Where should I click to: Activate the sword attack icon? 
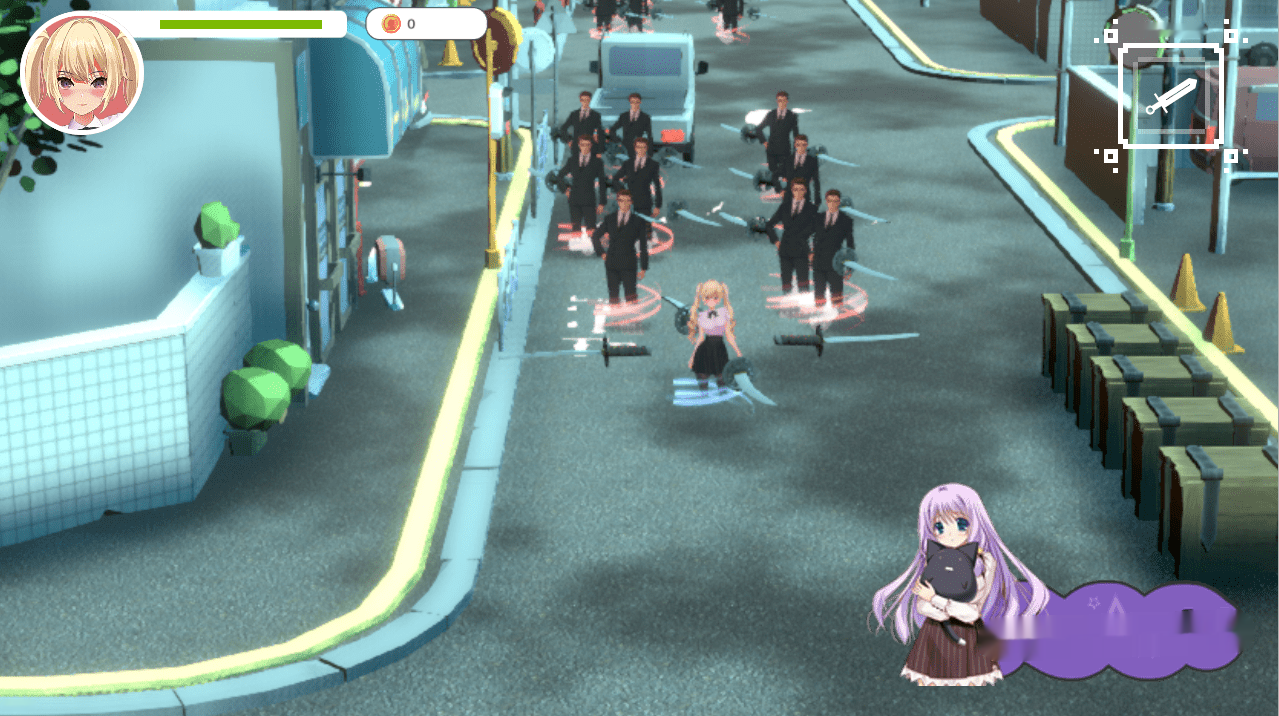coord(1170,97)
